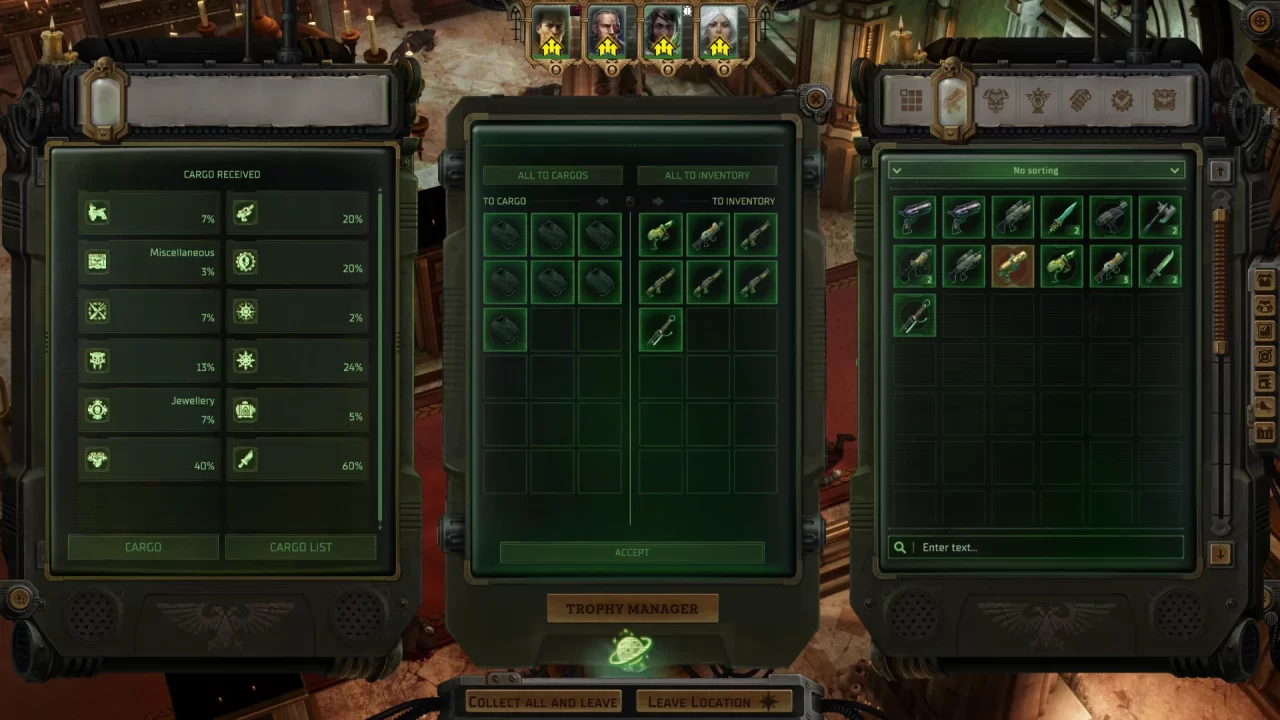The image size is (1280, 720).
Task: Filter inventory by grenades and explosives
Action: pos(1080,100)
